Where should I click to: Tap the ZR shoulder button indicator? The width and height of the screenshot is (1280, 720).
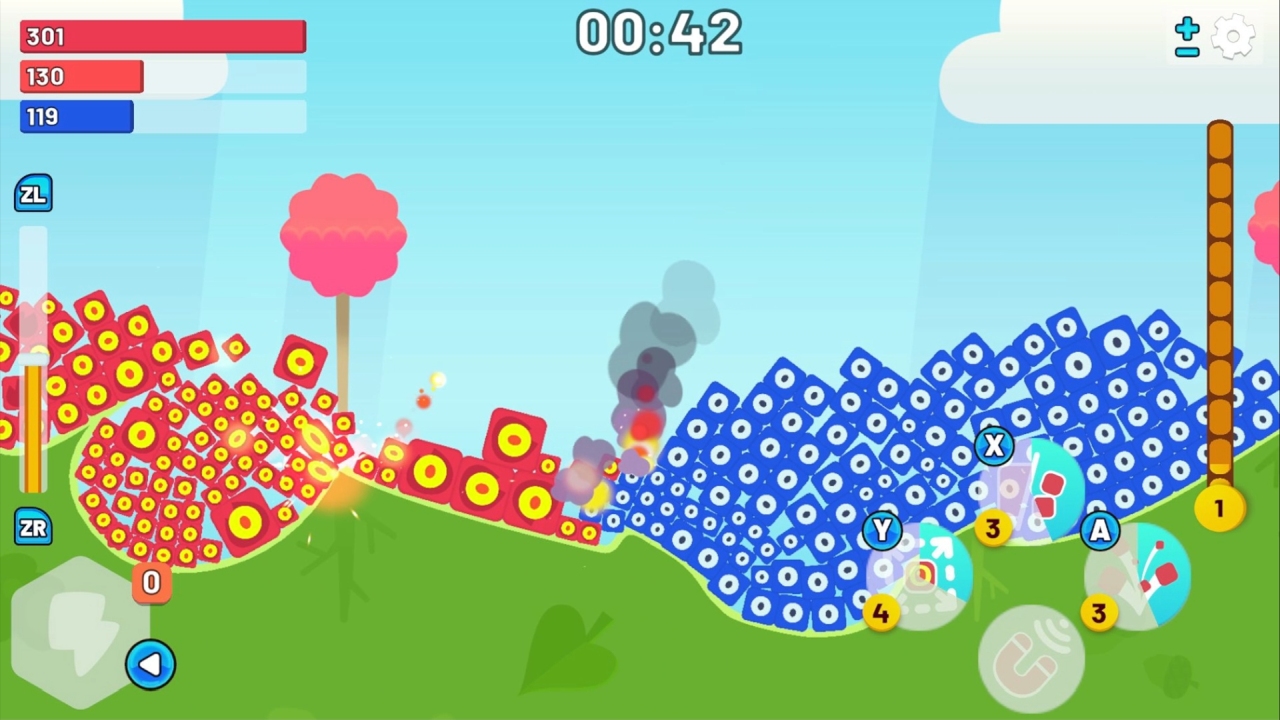pyautogui.click(x=33, y=528)
